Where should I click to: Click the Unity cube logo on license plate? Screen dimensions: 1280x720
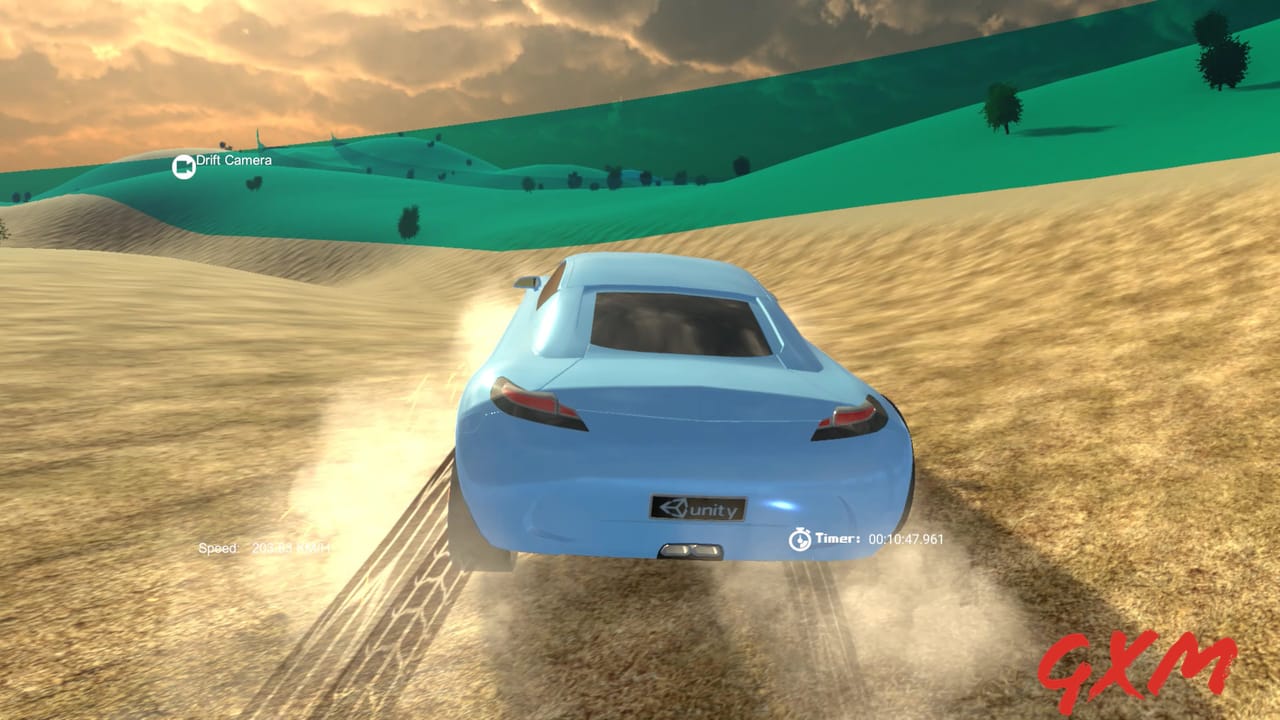tap(675, 510)
